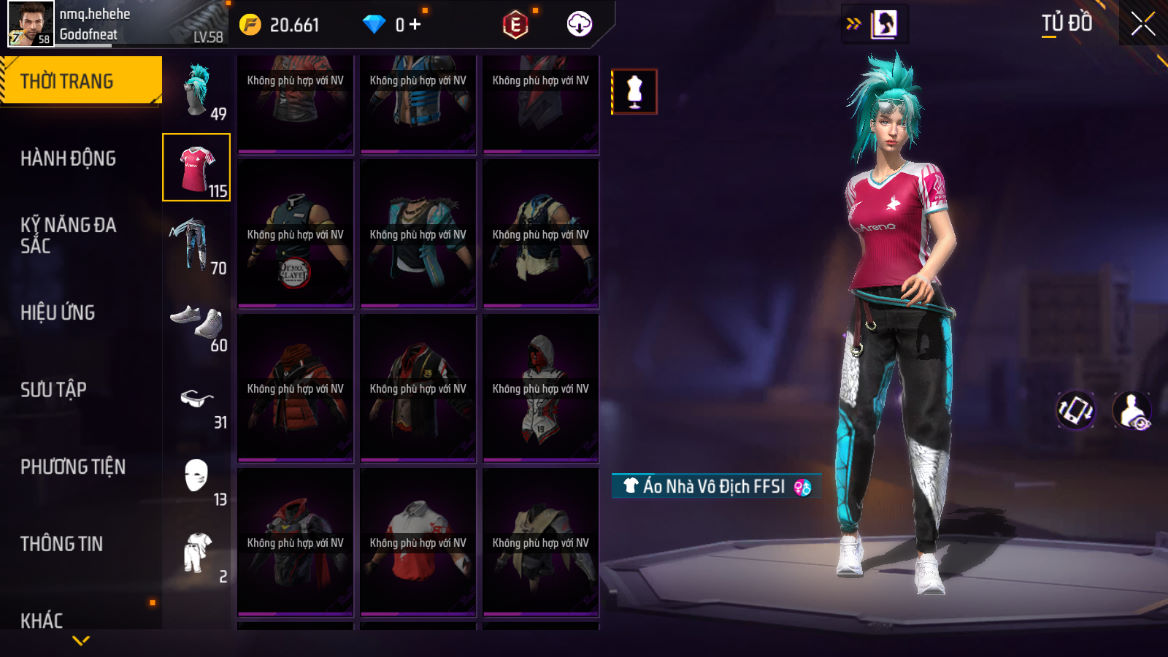The image size is (1168, 657).
Task: Switch to the HÀNH ĐỘNG tab
Action: tap(68, 158)
